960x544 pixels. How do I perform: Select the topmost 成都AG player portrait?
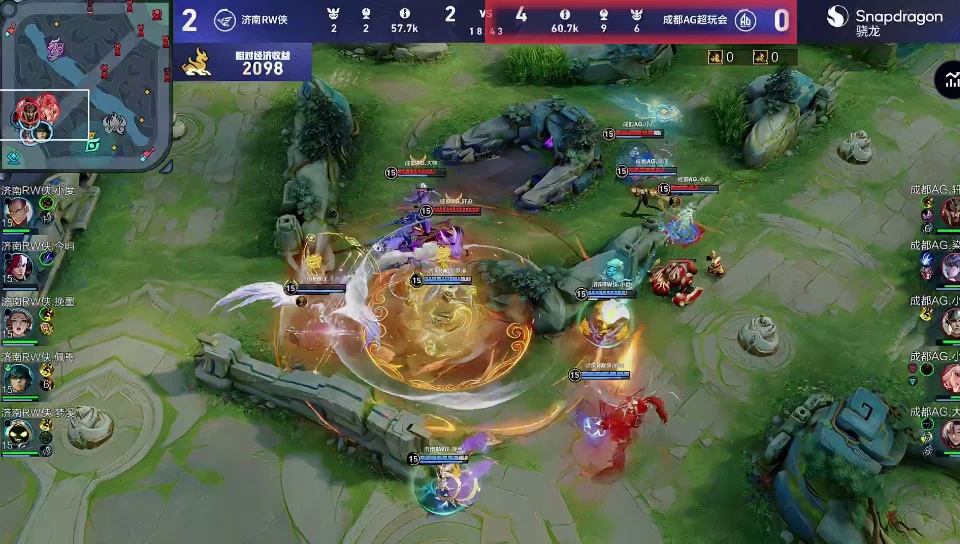[949, 211]
